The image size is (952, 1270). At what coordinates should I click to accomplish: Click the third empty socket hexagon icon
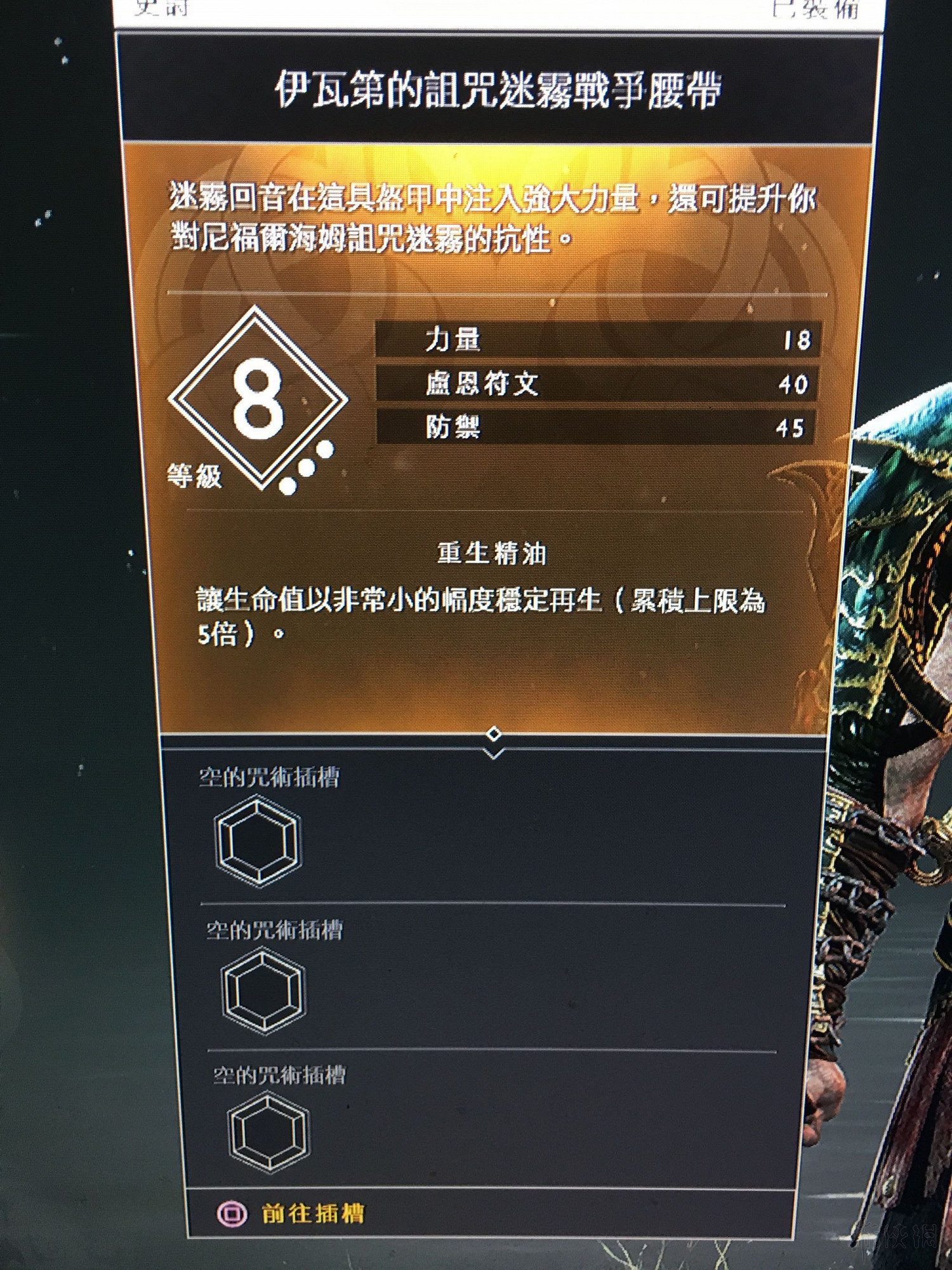tap(270, 1132)
